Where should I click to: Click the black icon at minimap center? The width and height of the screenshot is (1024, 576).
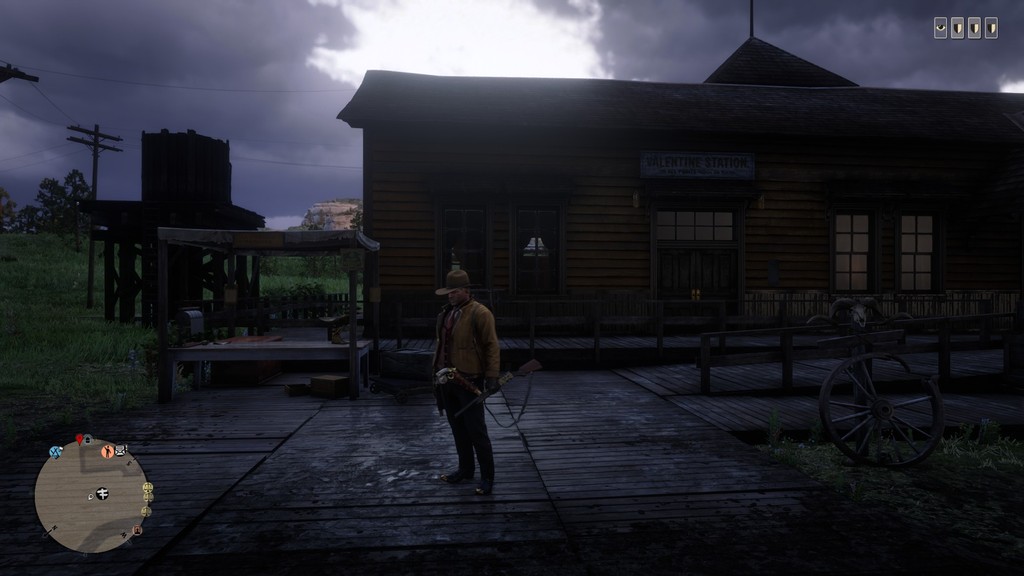pos(101,493)
